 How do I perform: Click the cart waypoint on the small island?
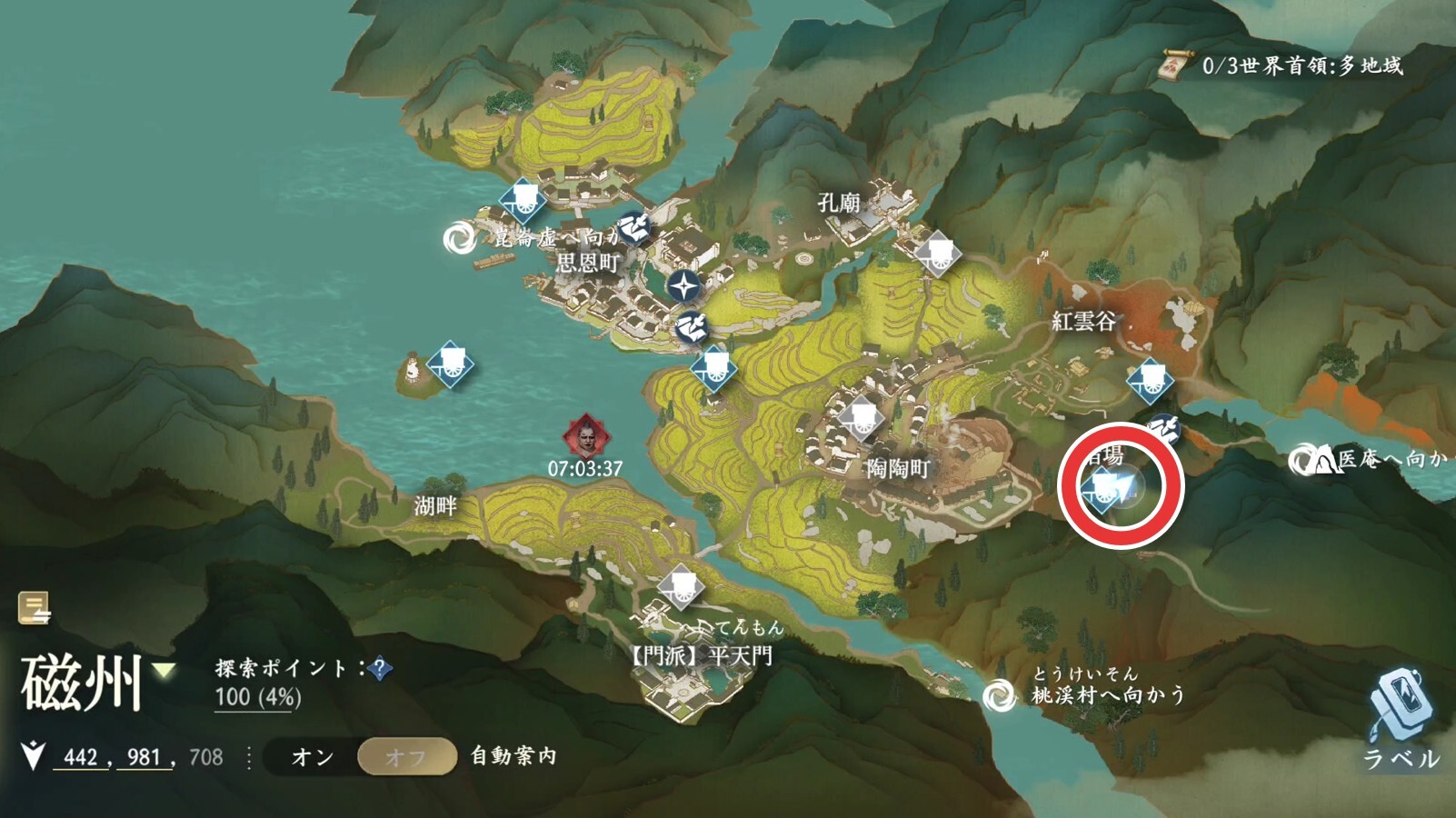[x=451, y=364]
